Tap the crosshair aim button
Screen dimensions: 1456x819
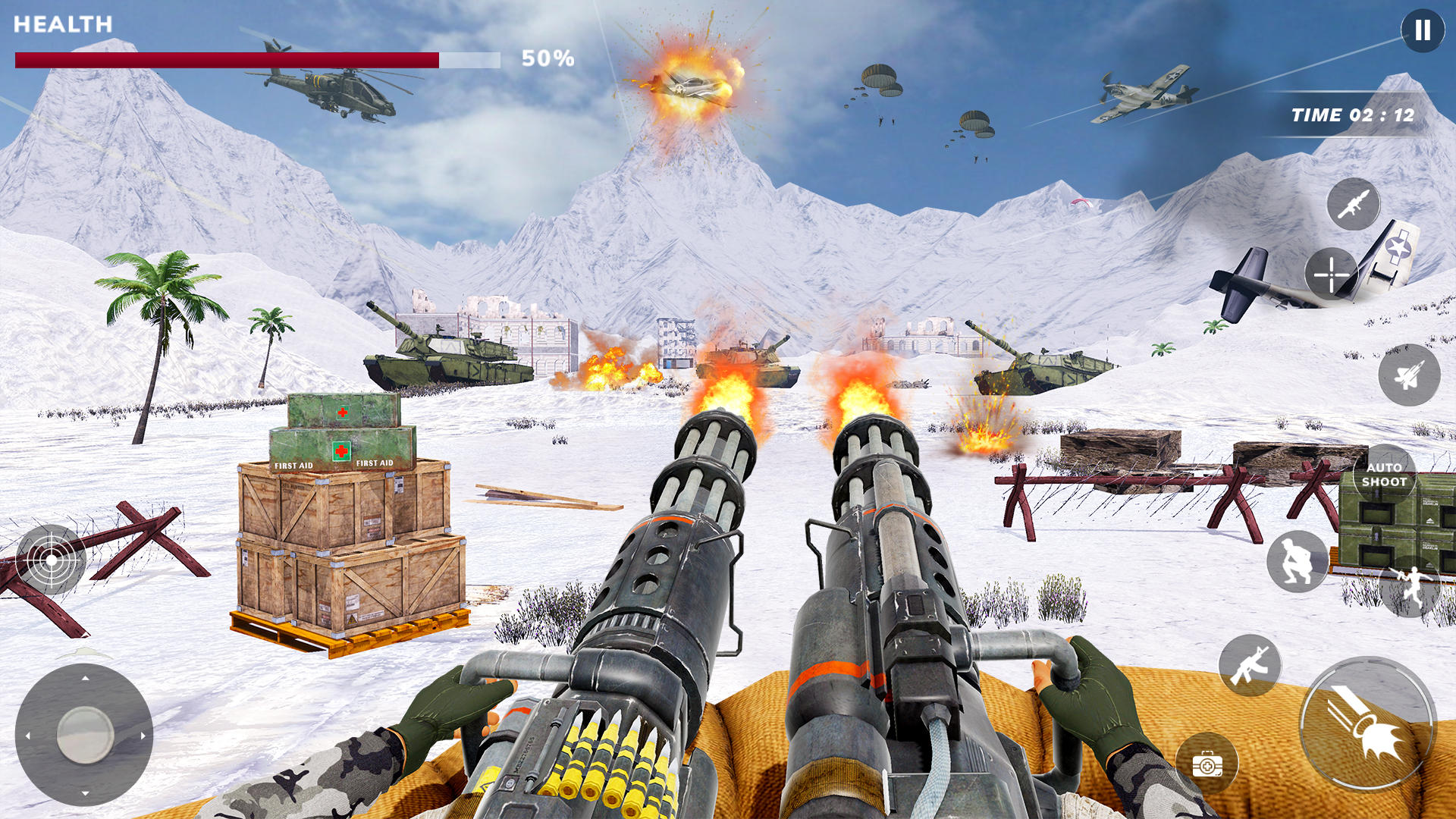pos(1331,274)
